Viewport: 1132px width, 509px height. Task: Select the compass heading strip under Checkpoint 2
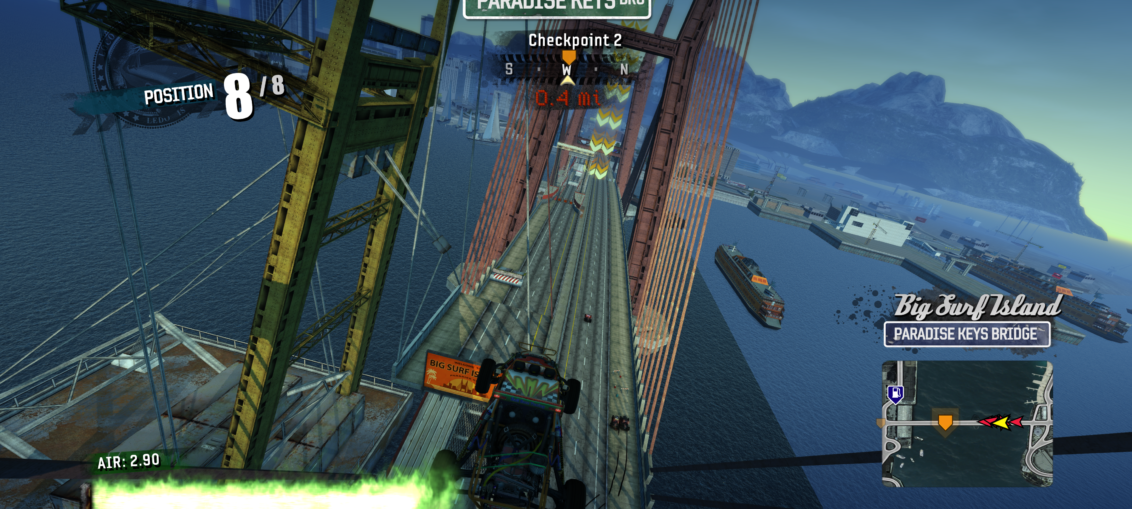(567, 68)
